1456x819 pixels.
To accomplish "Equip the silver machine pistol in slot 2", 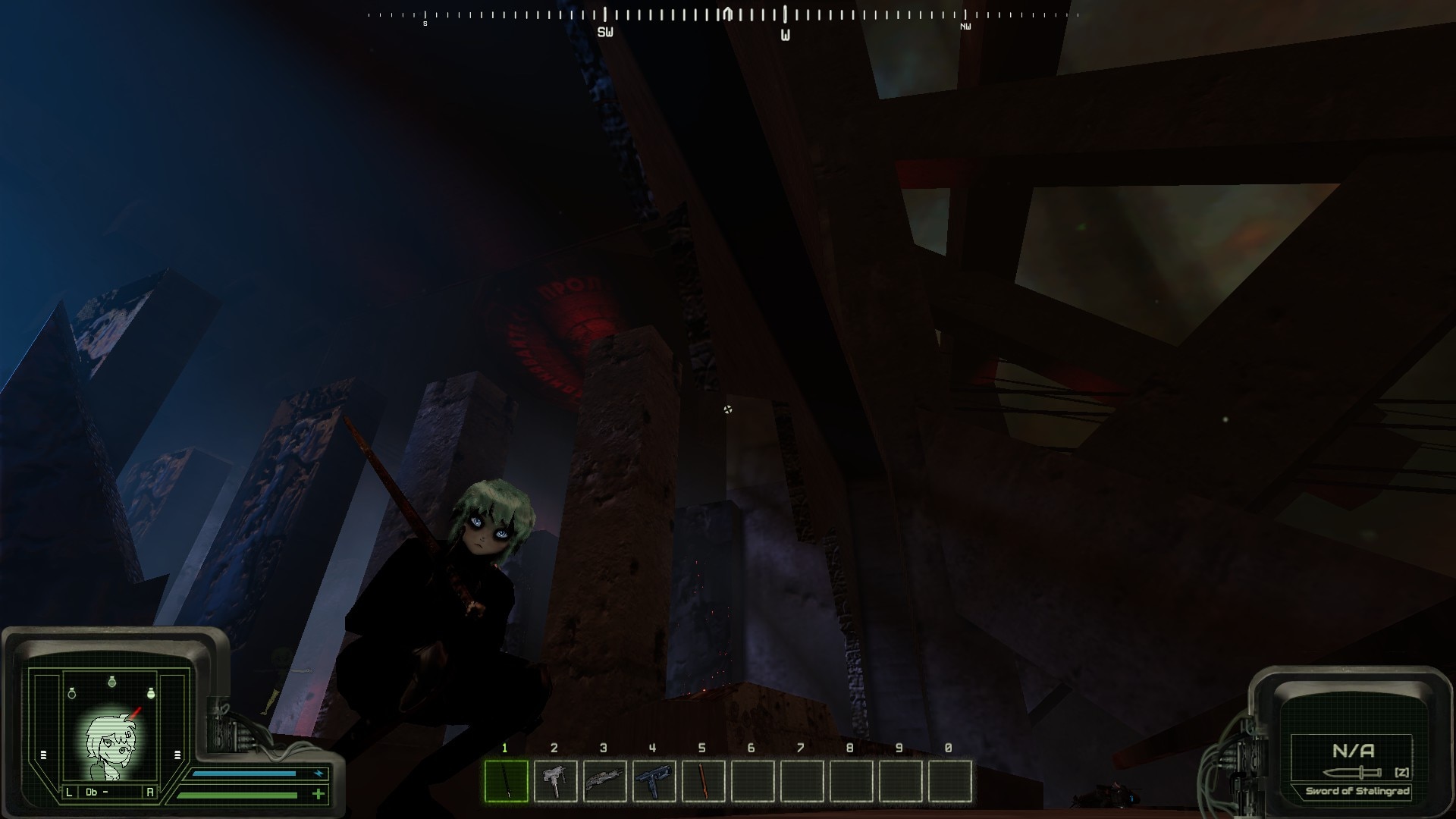I will (555, 780).
